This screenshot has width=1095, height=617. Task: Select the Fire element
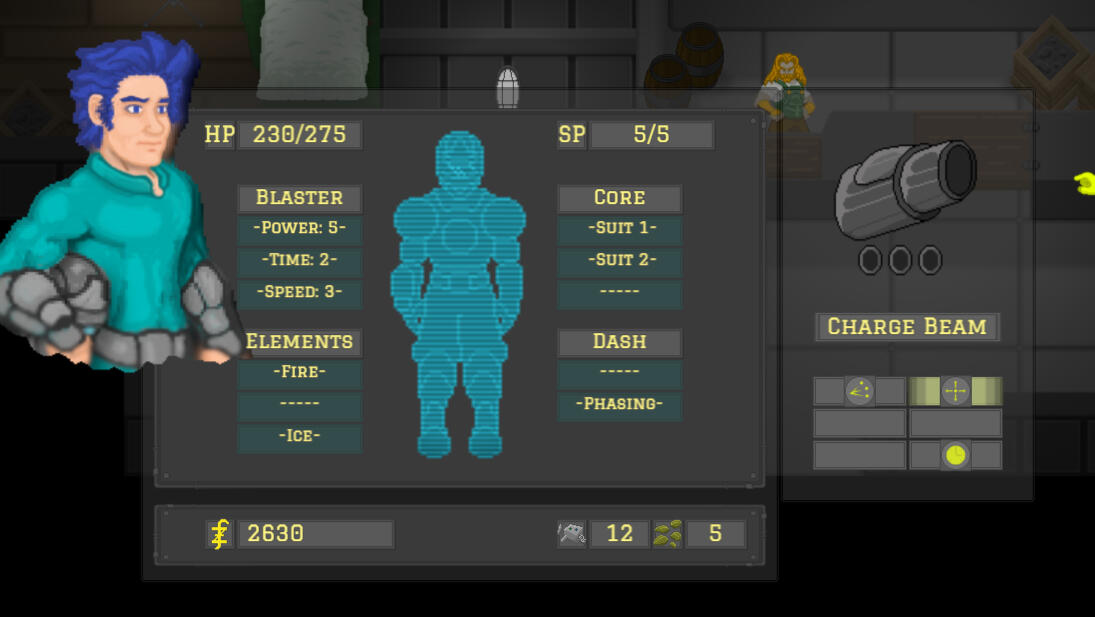(299, 373)
